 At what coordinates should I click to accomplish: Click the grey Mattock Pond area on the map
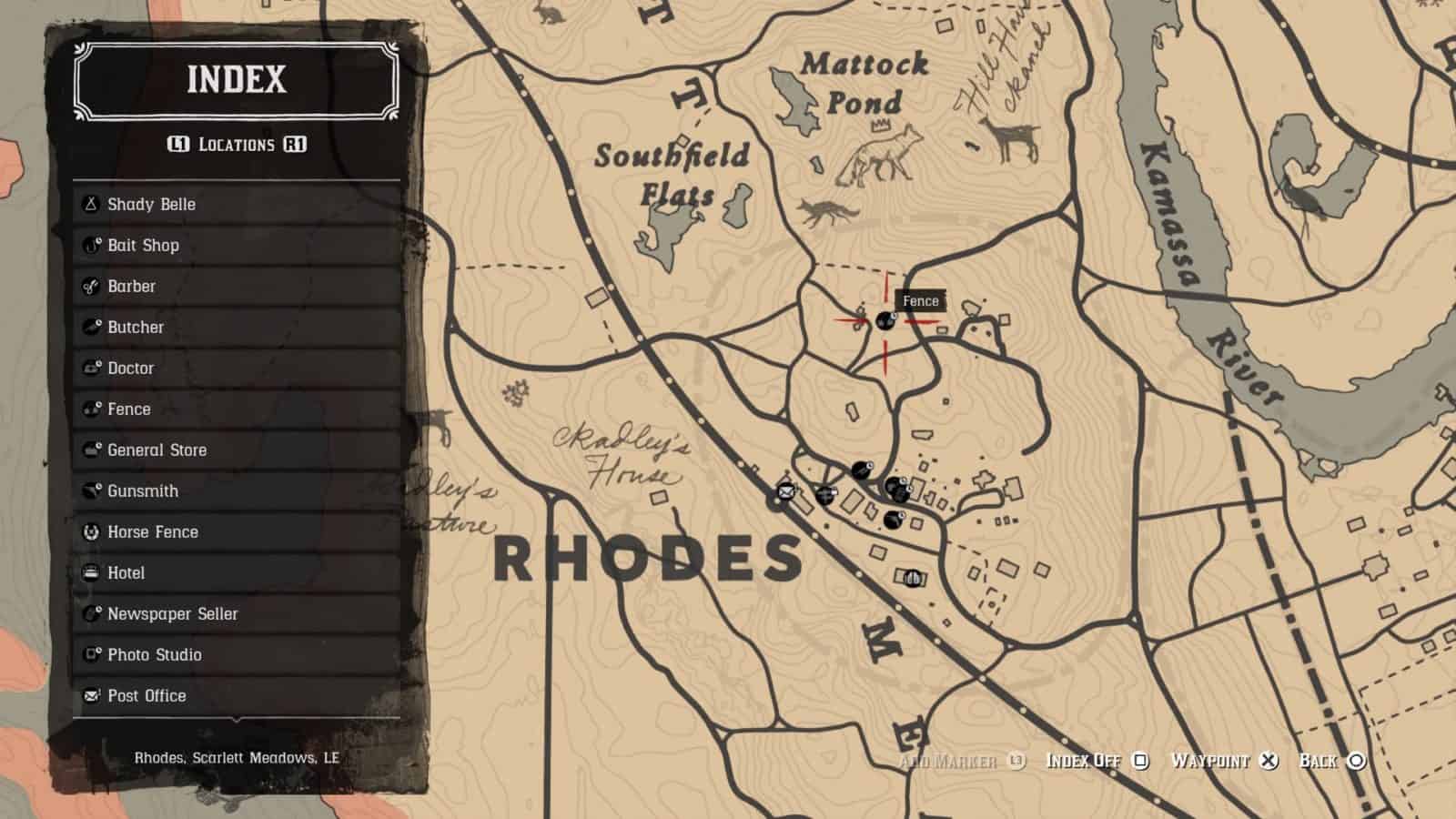(x=795, y=100)
